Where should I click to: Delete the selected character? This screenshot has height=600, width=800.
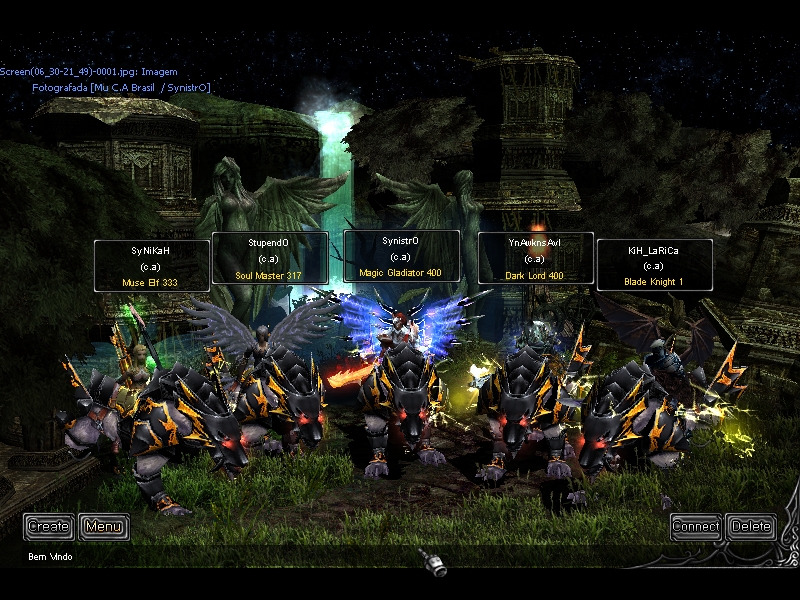751,526
